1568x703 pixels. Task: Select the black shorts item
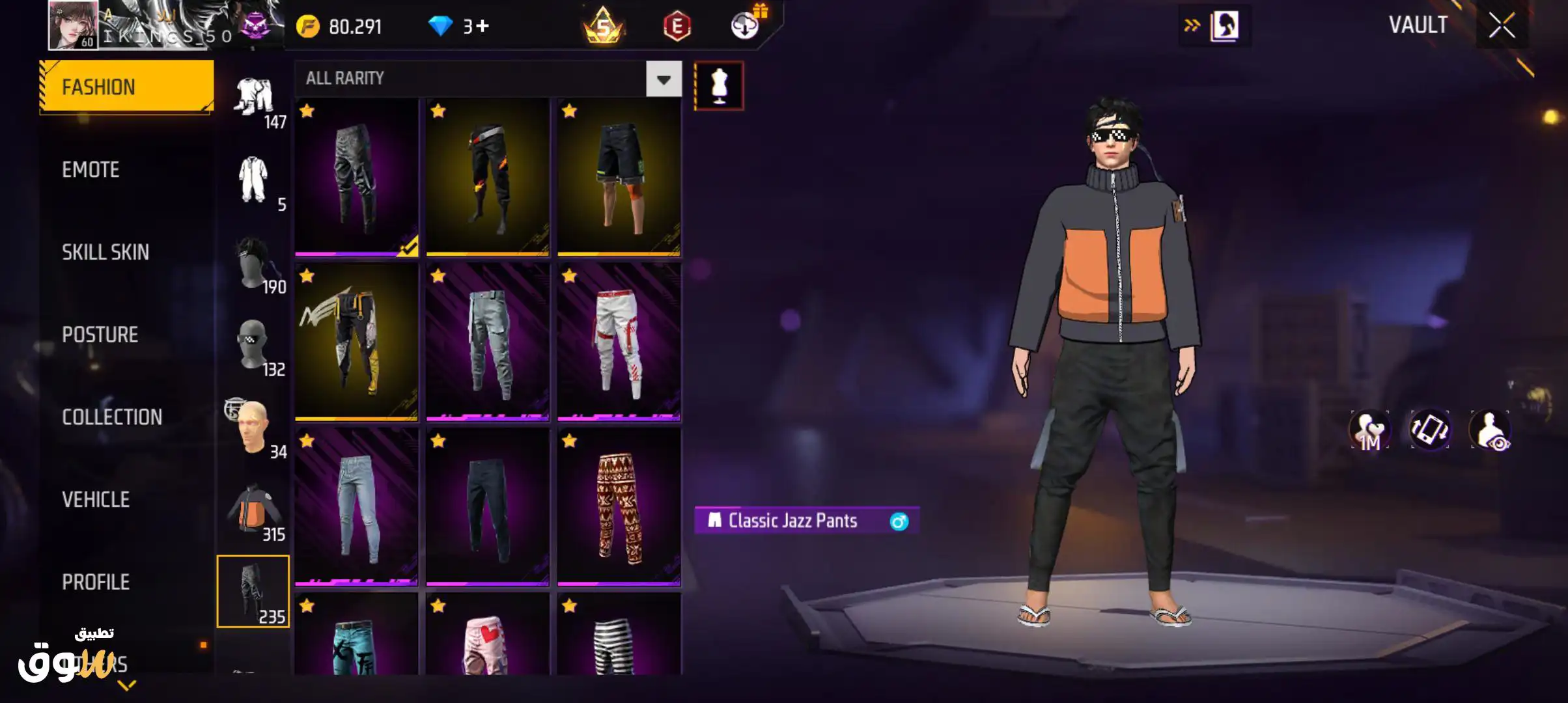point(619,177)
